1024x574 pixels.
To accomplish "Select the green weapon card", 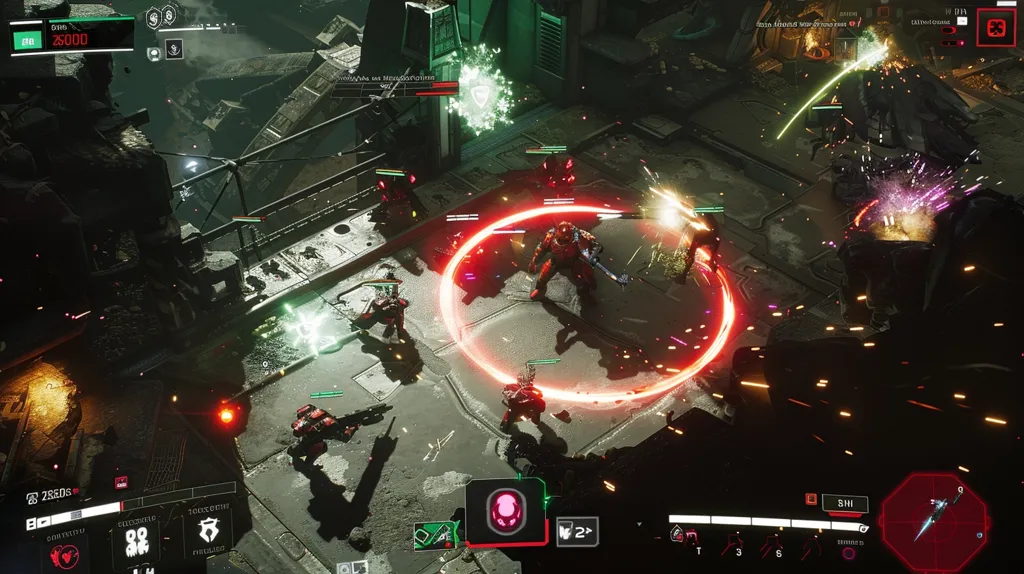I will 437,536.
